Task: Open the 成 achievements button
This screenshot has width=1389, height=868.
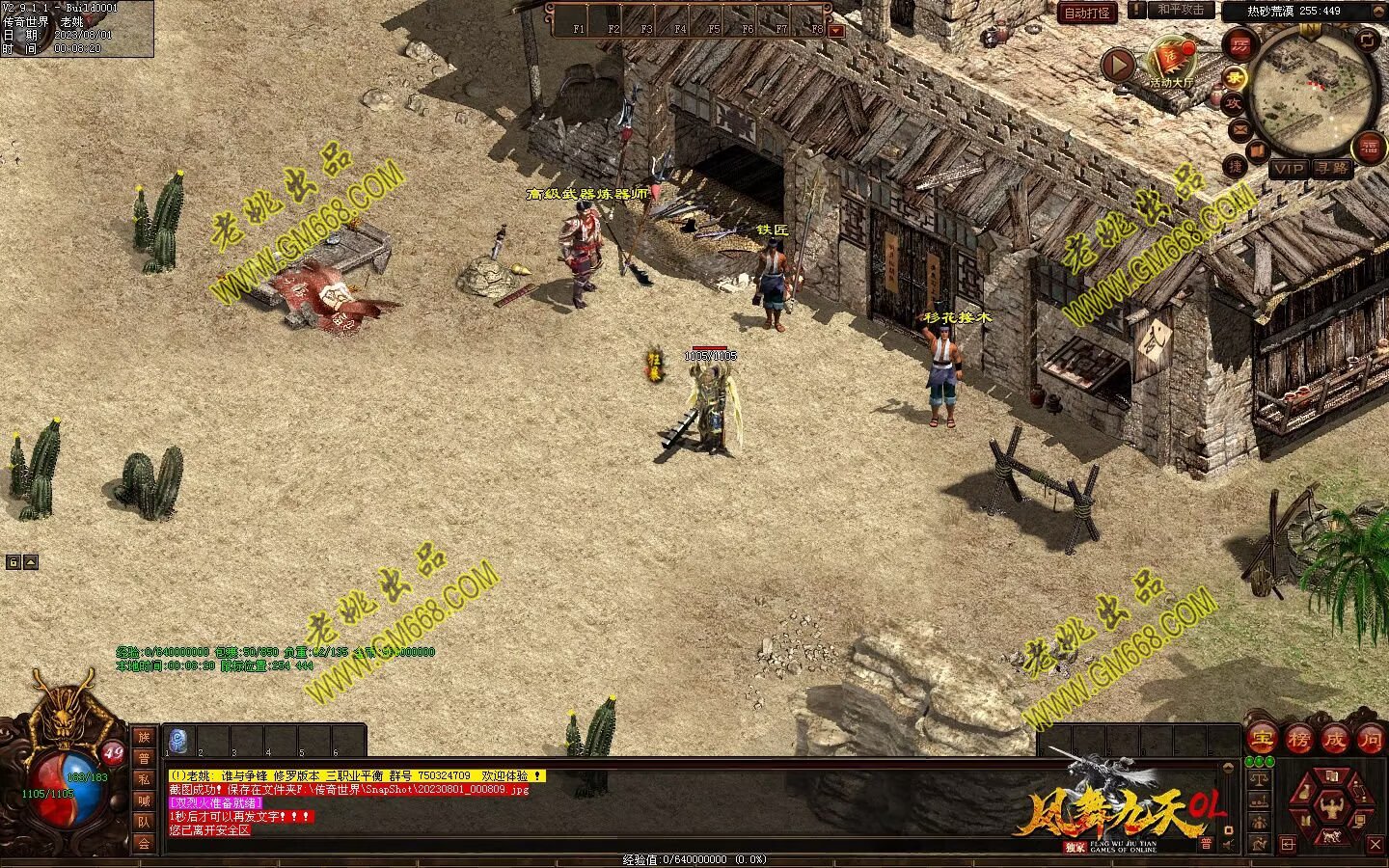Action: [x=1335, y=740]
